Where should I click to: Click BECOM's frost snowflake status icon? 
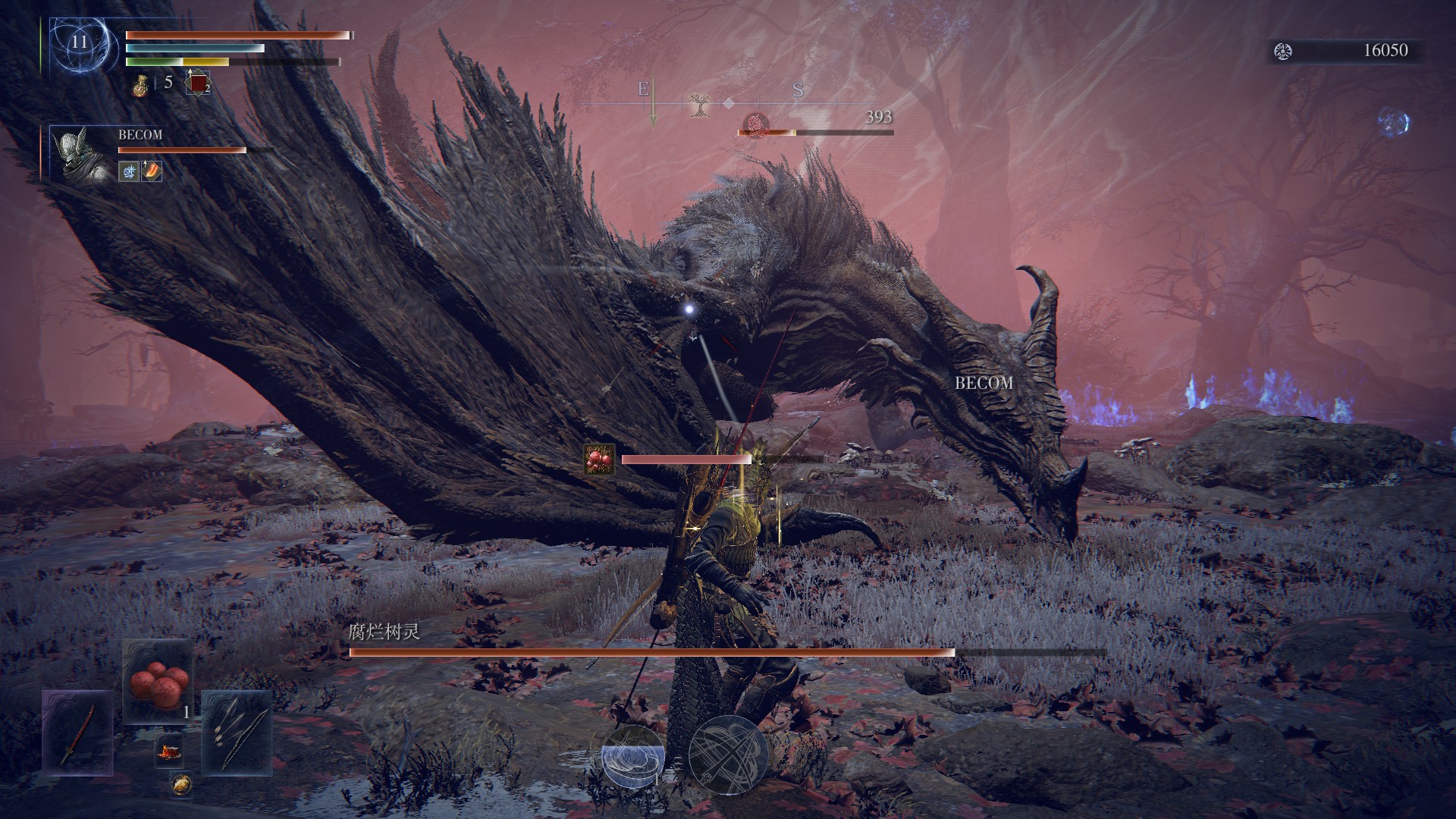129,171
